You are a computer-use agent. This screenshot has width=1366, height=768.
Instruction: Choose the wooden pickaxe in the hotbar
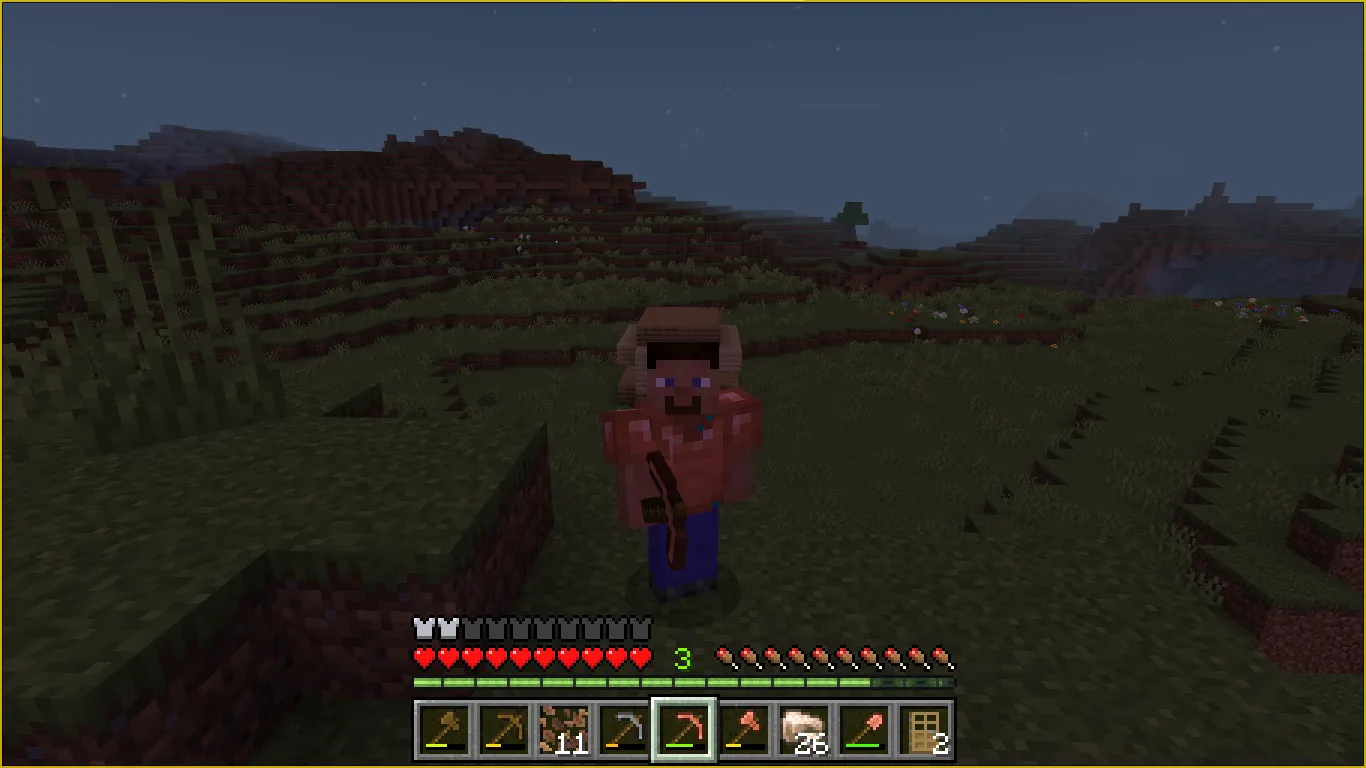pos(504,730)
